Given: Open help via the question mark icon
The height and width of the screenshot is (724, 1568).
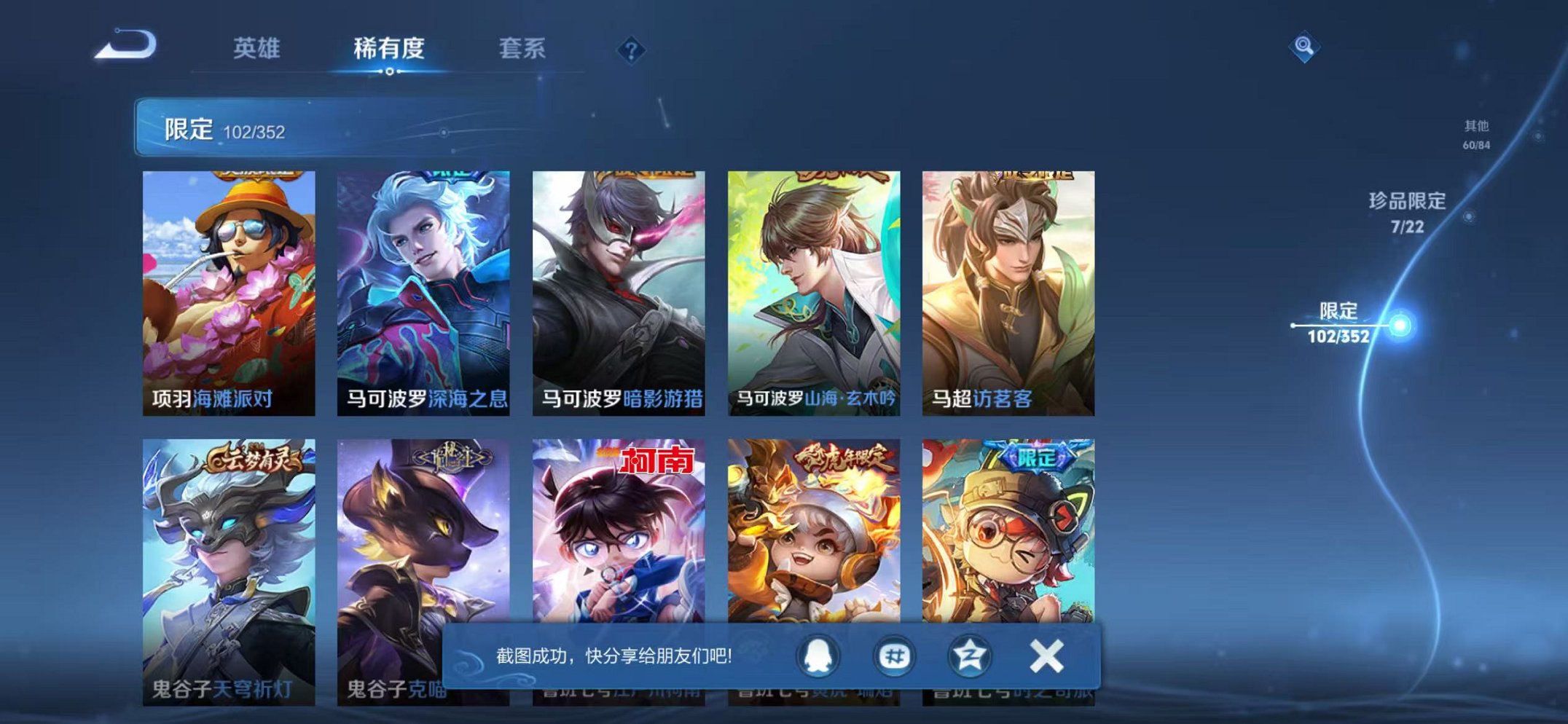Looking at the screenshot, I should pyautogui.click(x=631, y=50).
